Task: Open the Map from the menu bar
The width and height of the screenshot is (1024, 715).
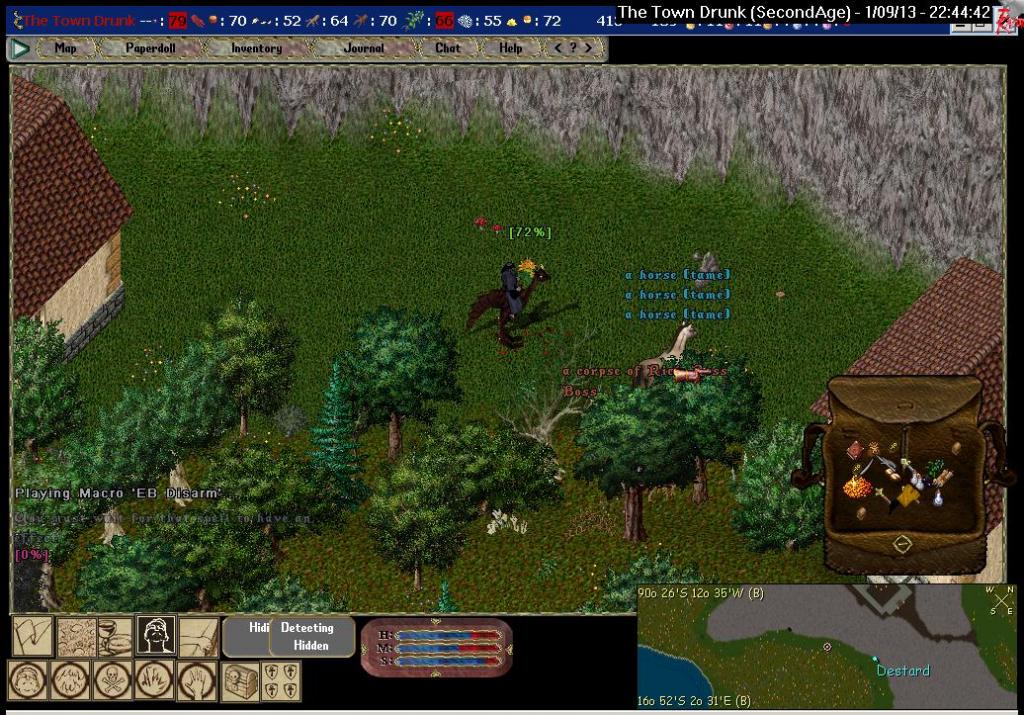Action: coord(65,48)
